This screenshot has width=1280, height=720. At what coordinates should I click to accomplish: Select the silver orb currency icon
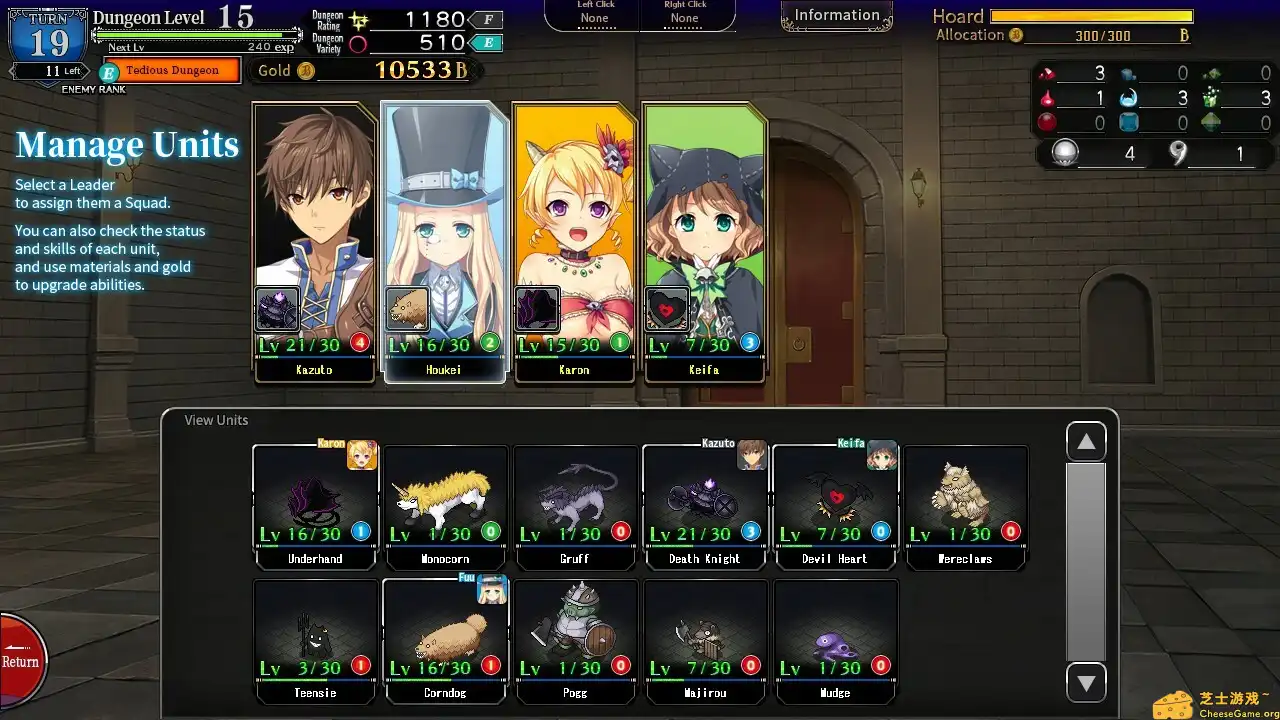pyautogui.click(x=1065, y=152)
